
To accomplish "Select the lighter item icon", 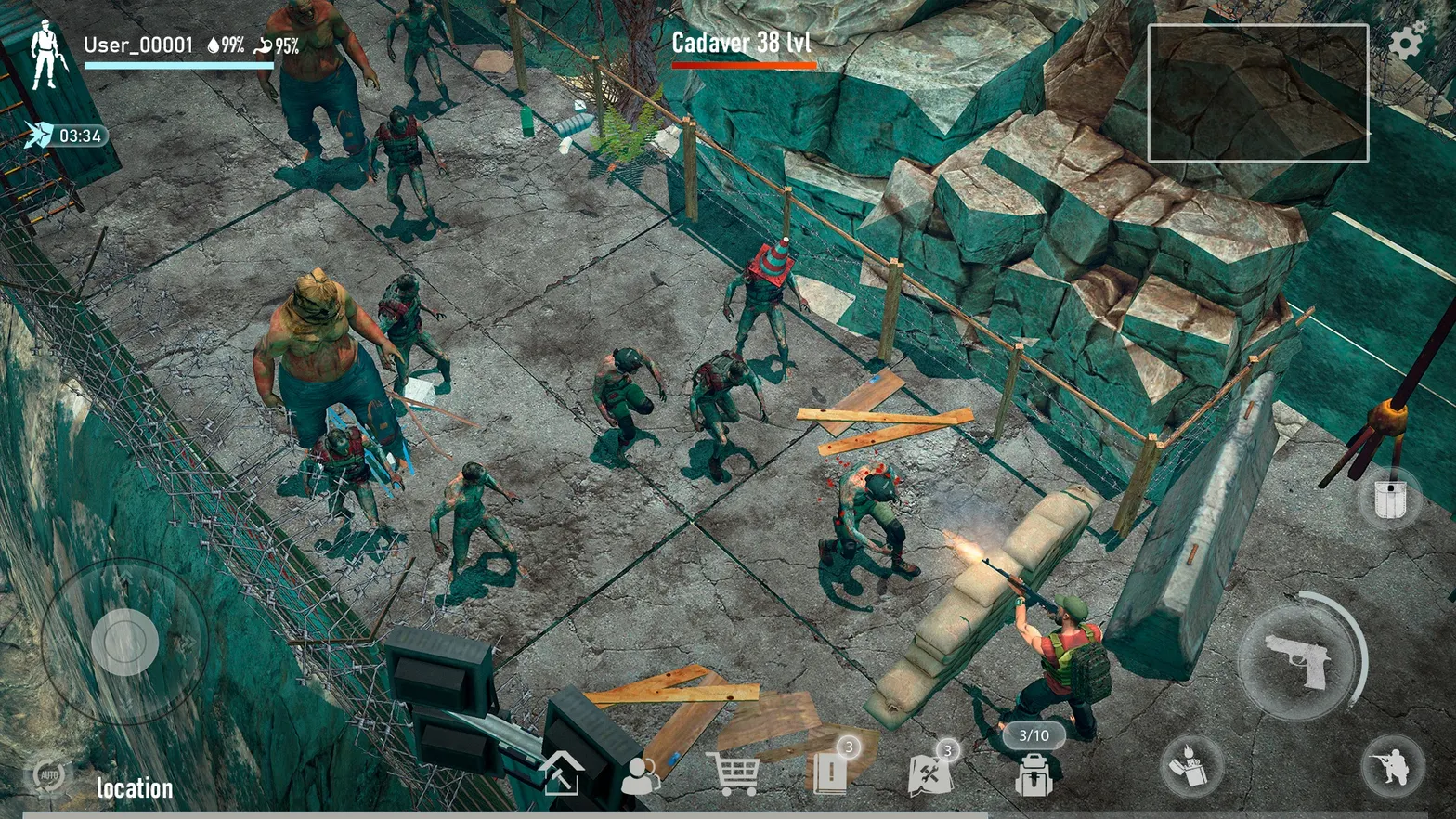I will click(1191, 767).
